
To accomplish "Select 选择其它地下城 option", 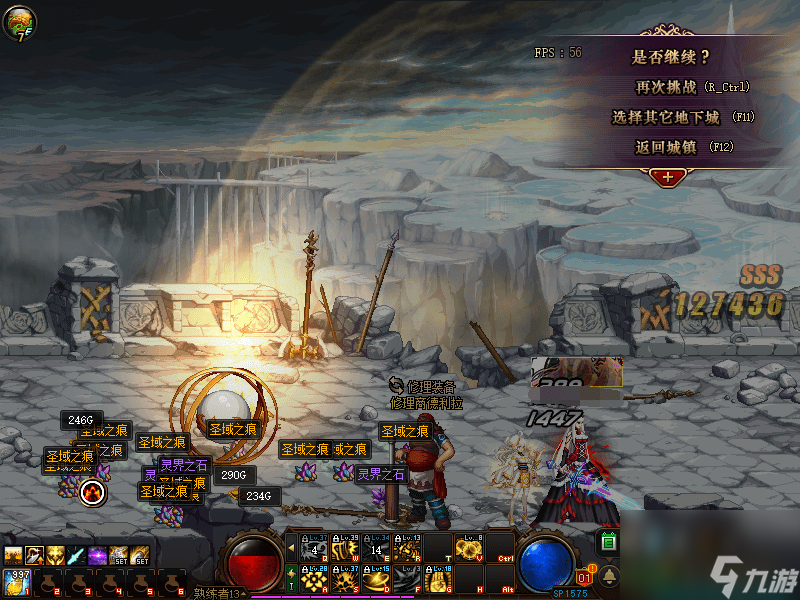I will pyautogui.click(x=679, y=117).
